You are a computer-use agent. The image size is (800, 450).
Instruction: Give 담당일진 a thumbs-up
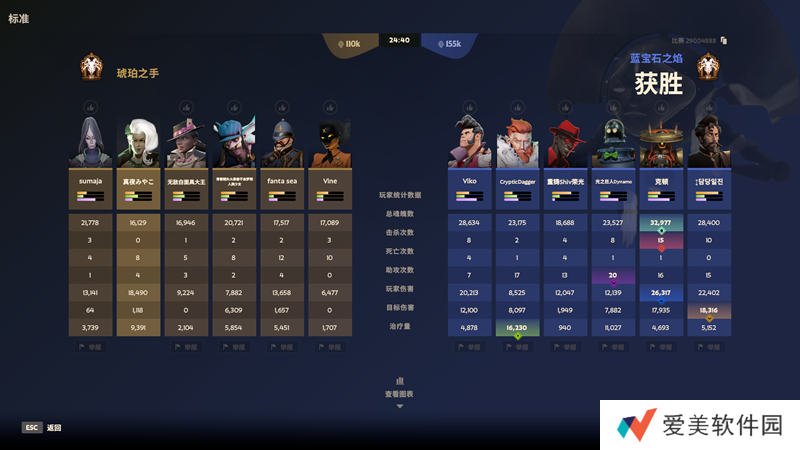709,107
